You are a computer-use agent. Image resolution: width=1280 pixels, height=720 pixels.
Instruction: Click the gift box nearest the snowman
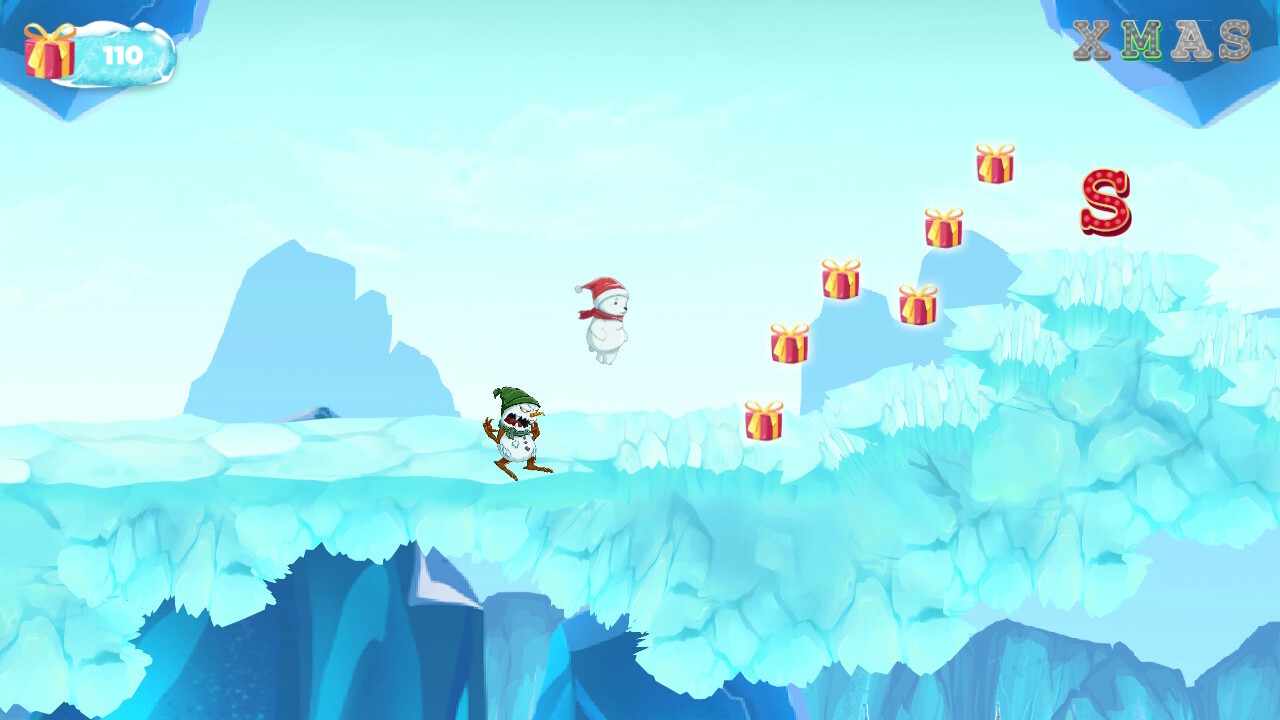click(x=763, y=422)
